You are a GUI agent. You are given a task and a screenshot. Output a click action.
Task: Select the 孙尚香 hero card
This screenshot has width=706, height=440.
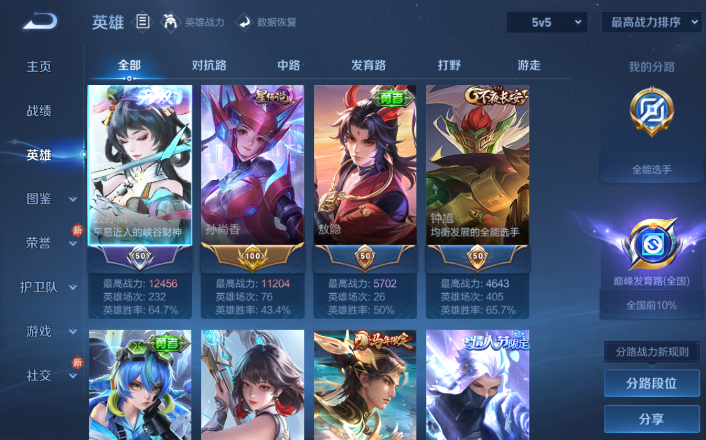click(251, 170)
